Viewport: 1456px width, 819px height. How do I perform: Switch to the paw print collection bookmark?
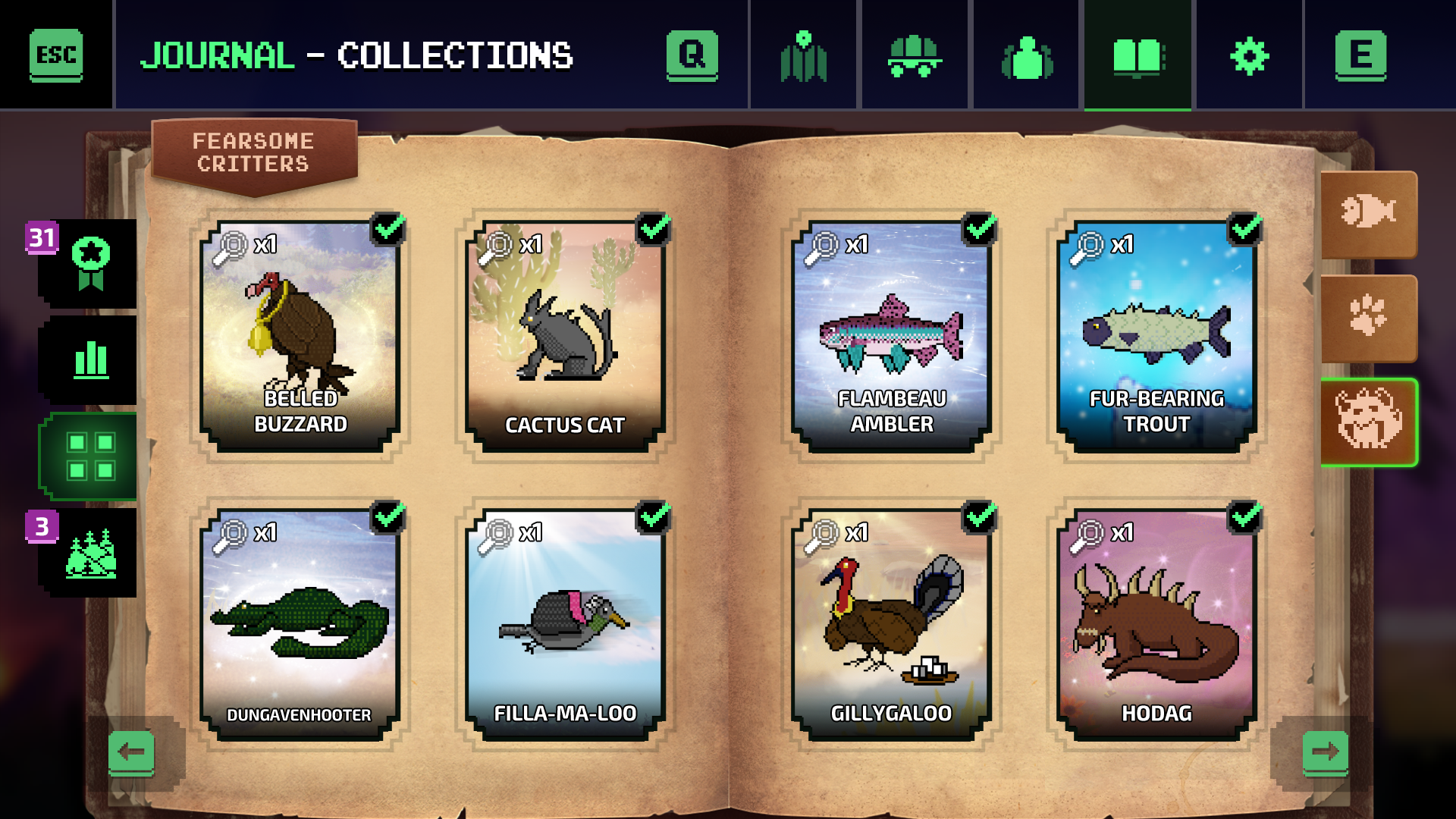1368,317
